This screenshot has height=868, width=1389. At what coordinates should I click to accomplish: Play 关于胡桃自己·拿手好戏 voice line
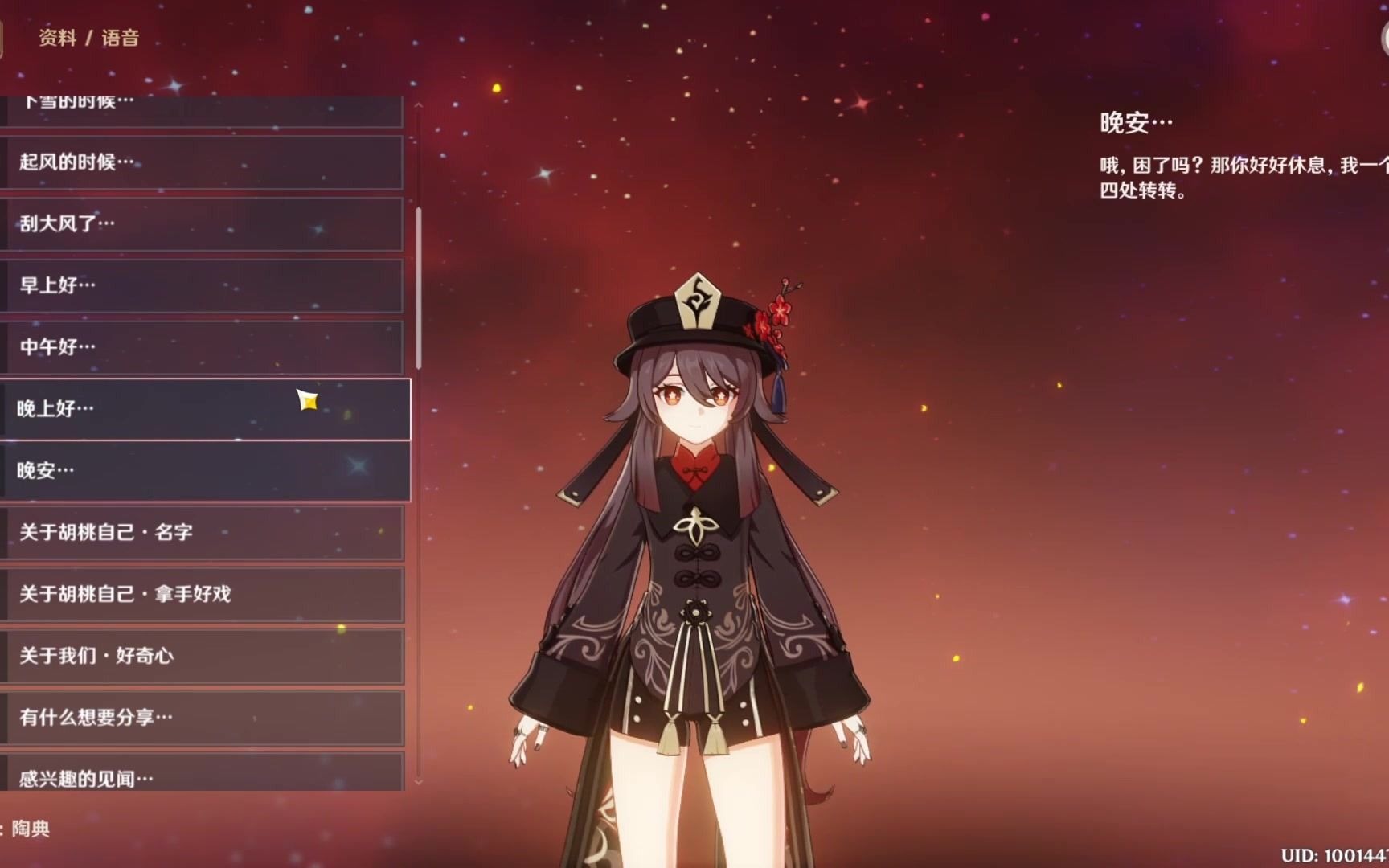coord(201,594)
